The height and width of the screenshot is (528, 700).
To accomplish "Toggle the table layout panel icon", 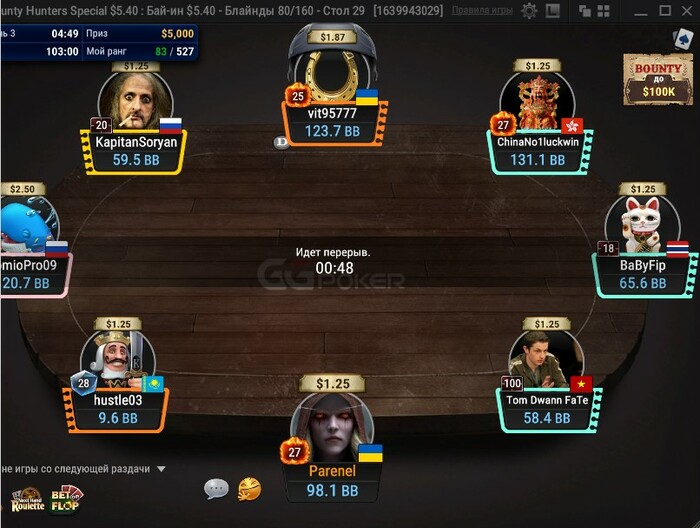I will [553, 10].
